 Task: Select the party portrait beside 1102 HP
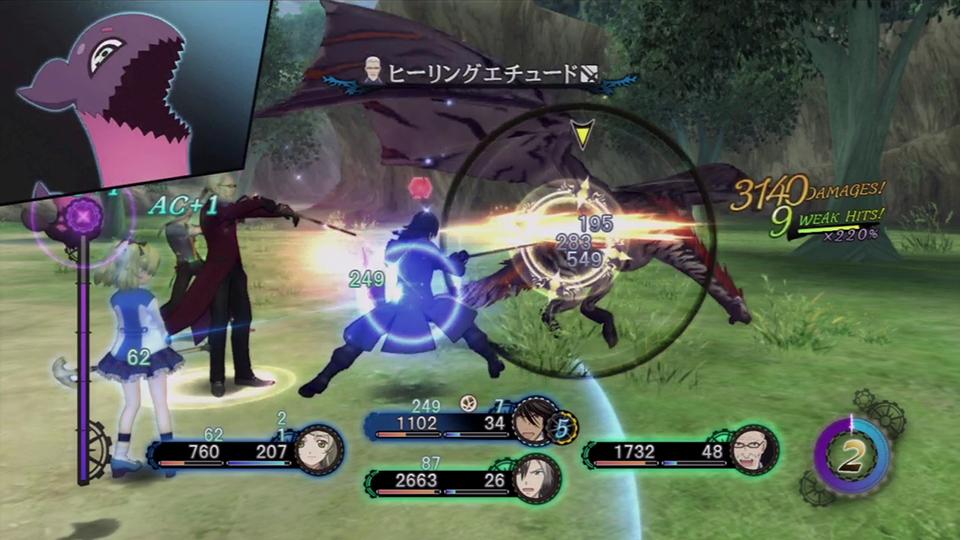pos(533,420)
